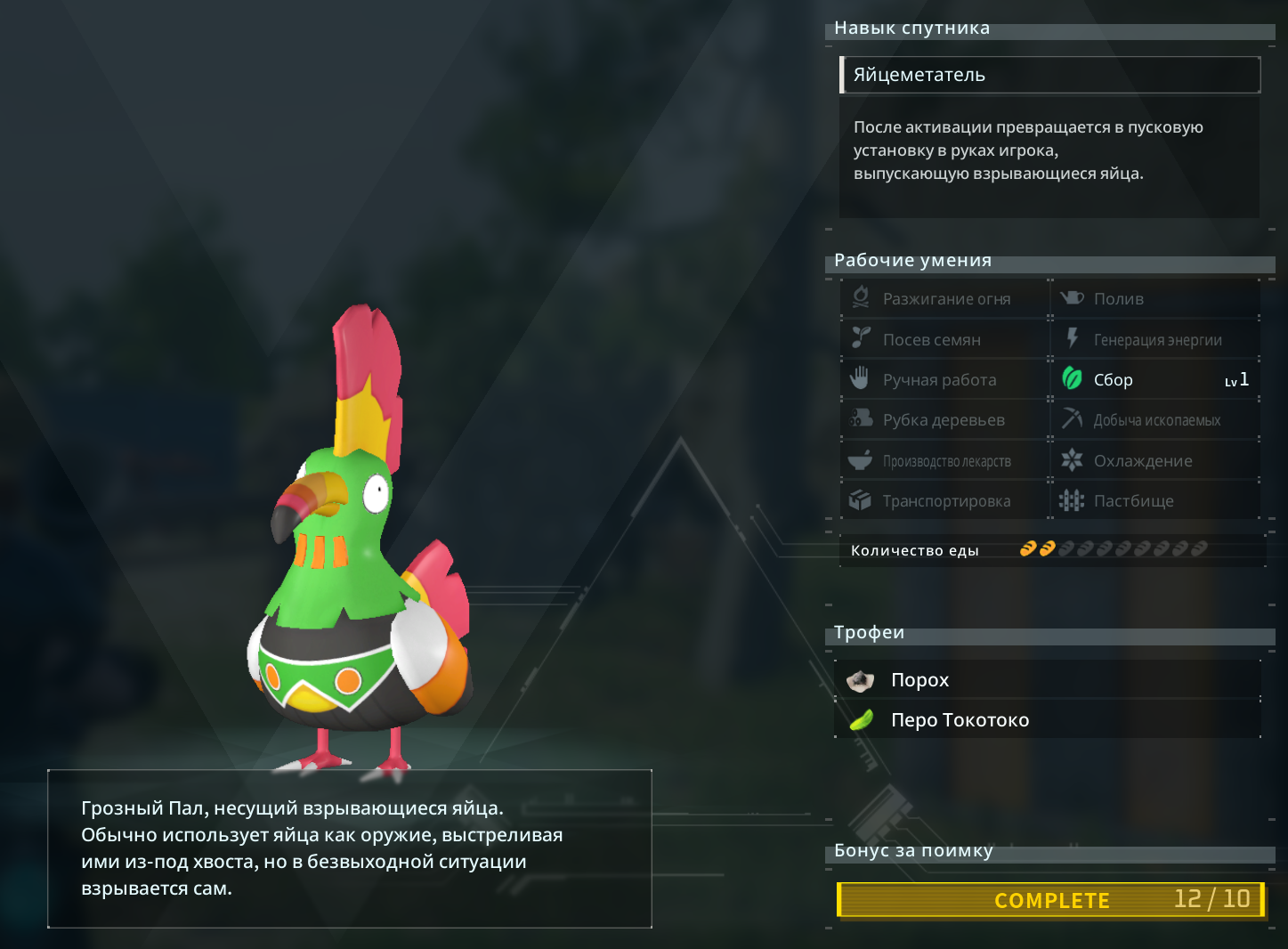Select the Яйцеметатель partner skill row
1288x949 pixels.
point(1049,75)
